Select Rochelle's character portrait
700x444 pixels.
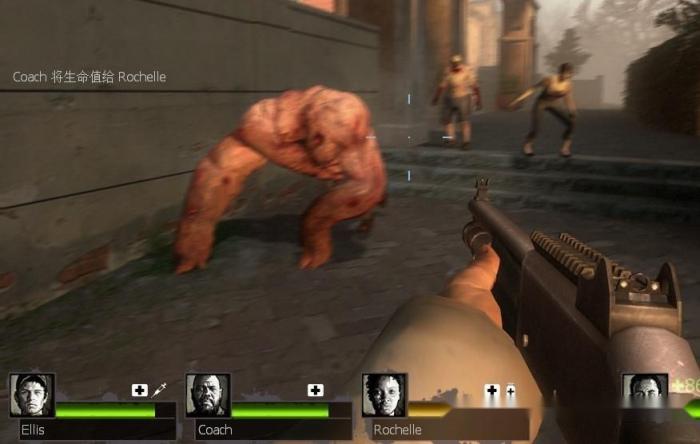point(384,395)
